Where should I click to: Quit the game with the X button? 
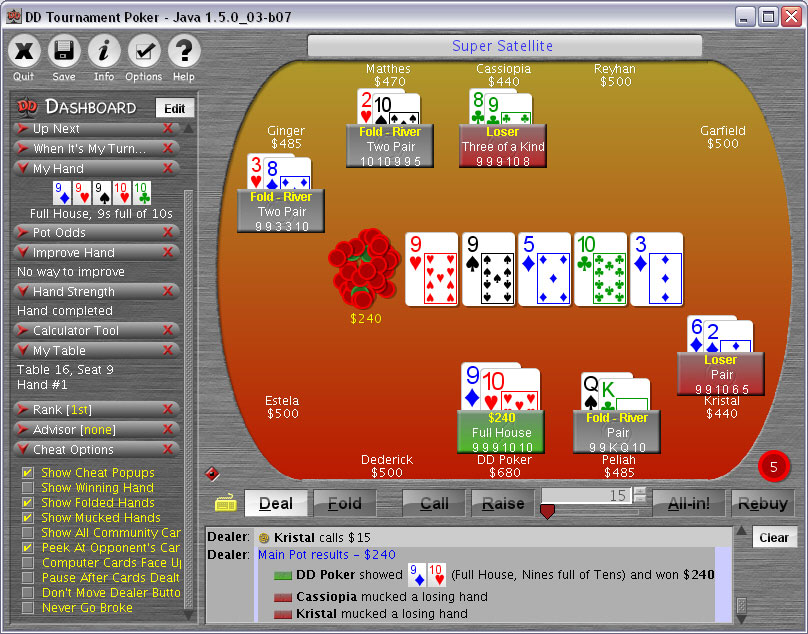point(24,51)
